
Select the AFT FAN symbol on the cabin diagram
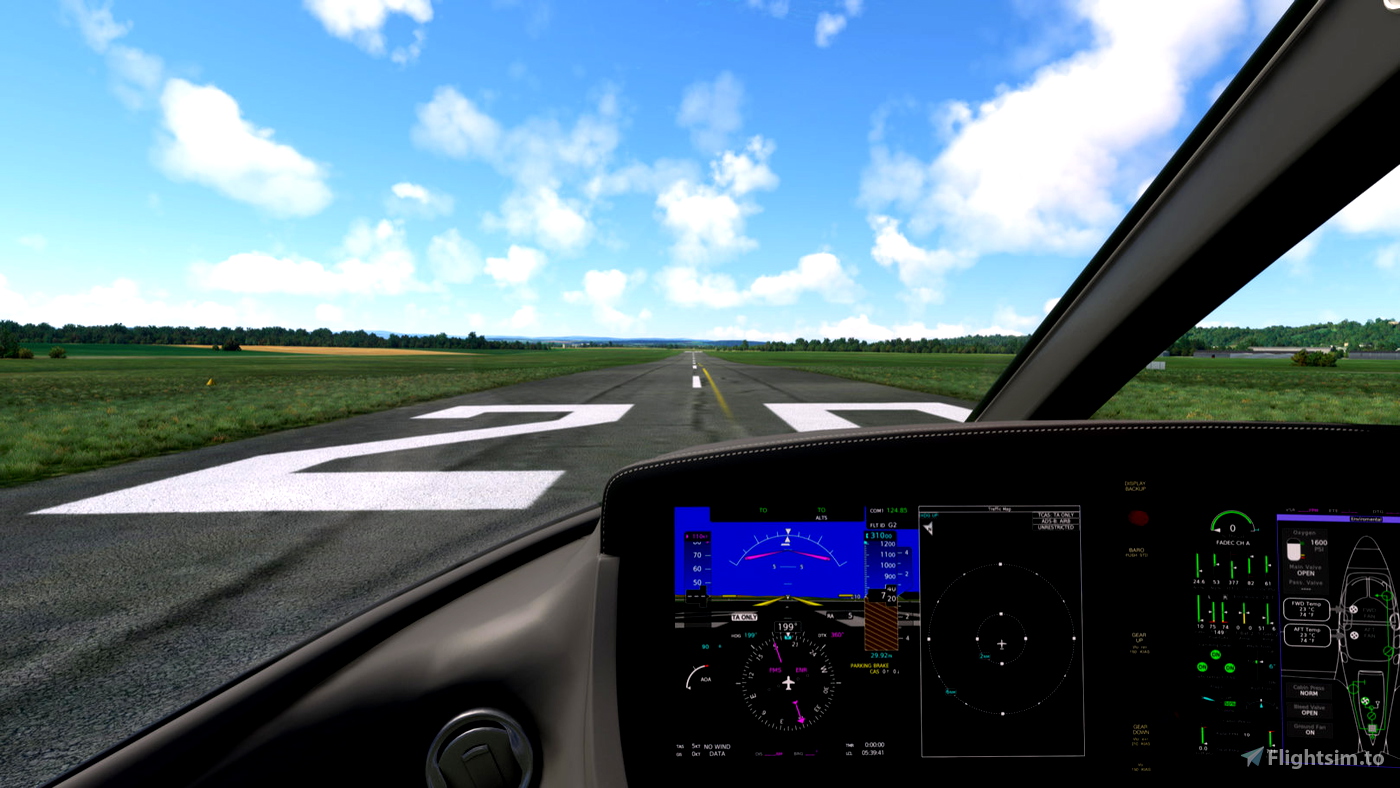pyautogui.click(x=1355, y=635)
